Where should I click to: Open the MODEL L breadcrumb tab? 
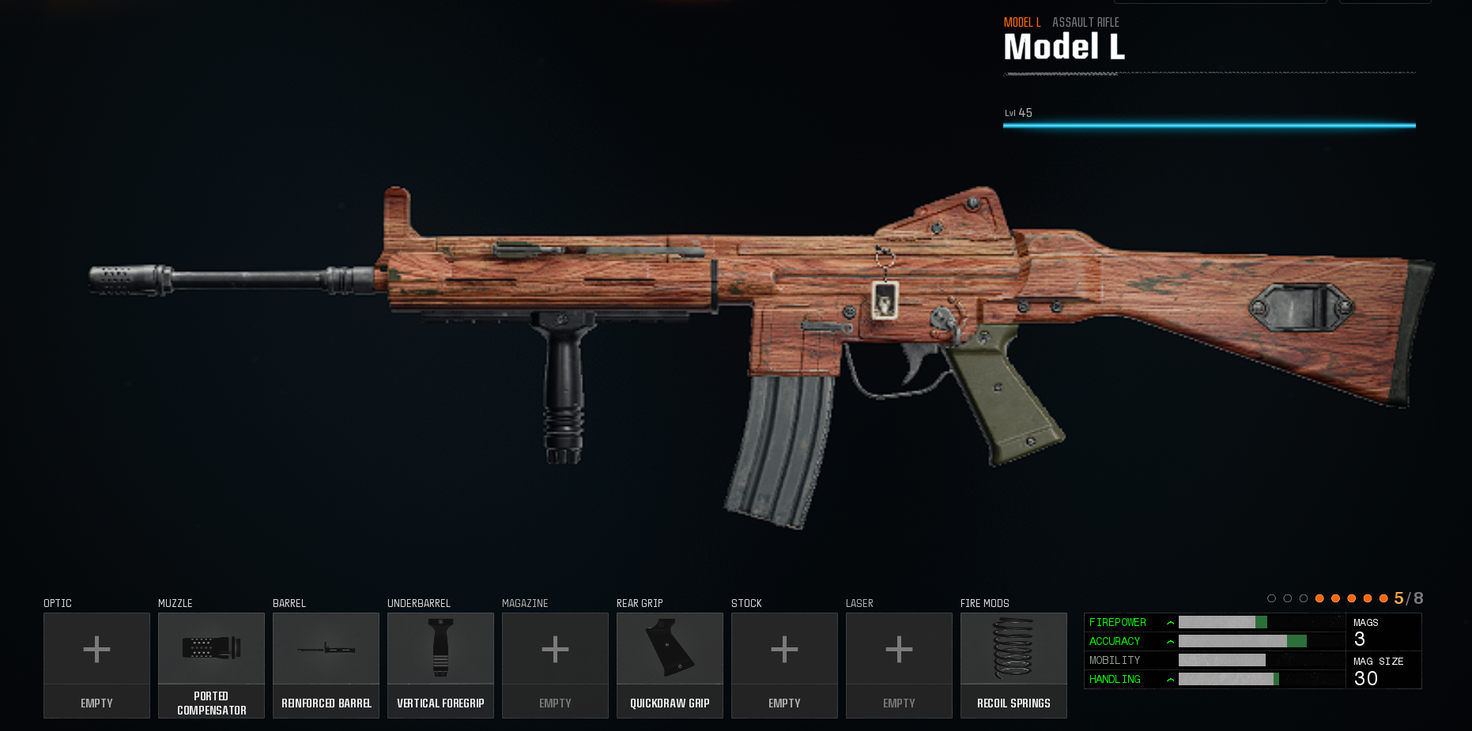(1022, 21)
